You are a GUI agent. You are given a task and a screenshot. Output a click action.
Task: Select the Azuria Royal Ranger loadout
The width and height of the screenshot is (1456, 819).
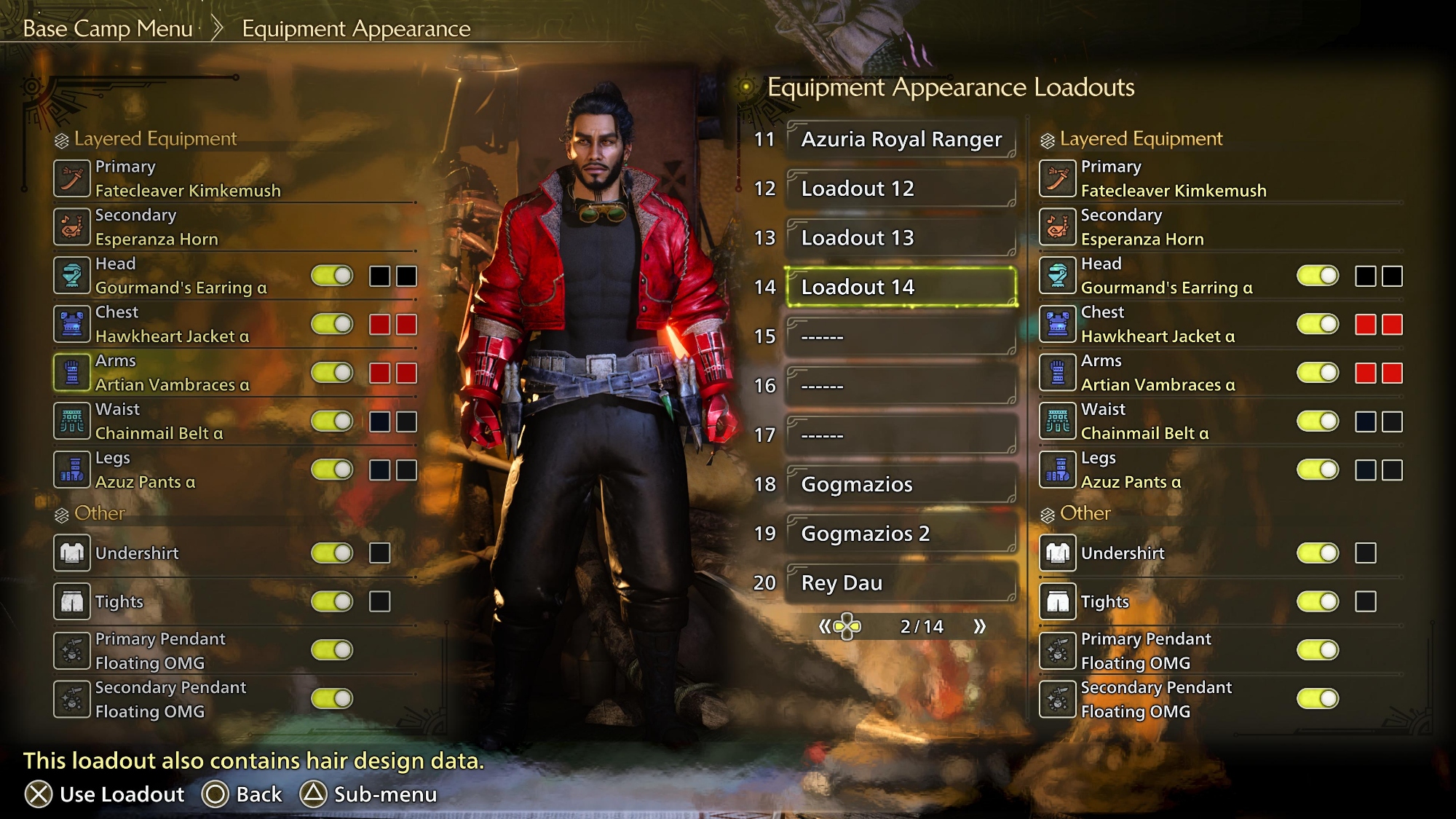[901, 139]
